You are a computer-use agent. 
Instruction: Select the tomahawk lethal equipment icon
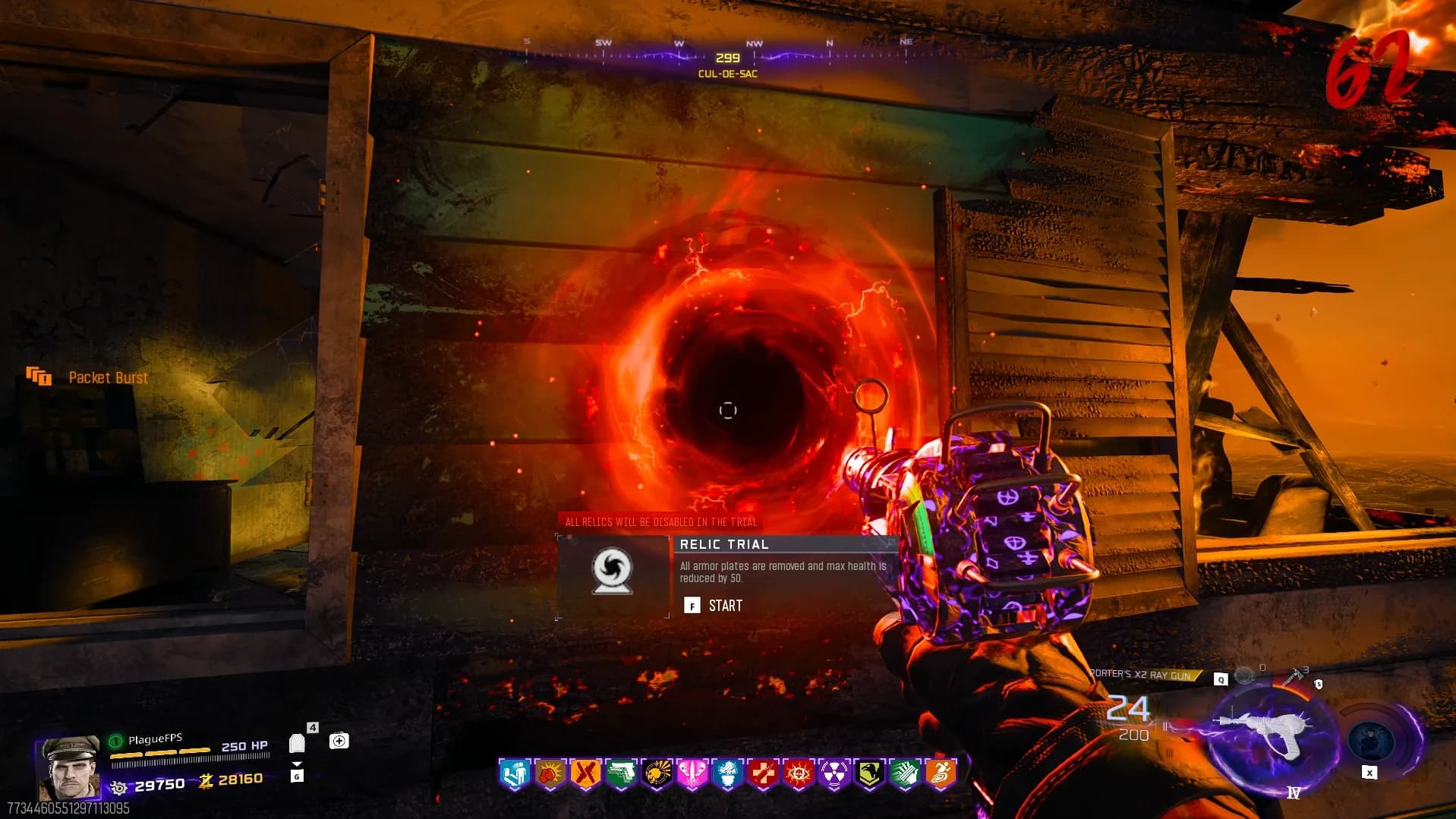click(1293, 676)
